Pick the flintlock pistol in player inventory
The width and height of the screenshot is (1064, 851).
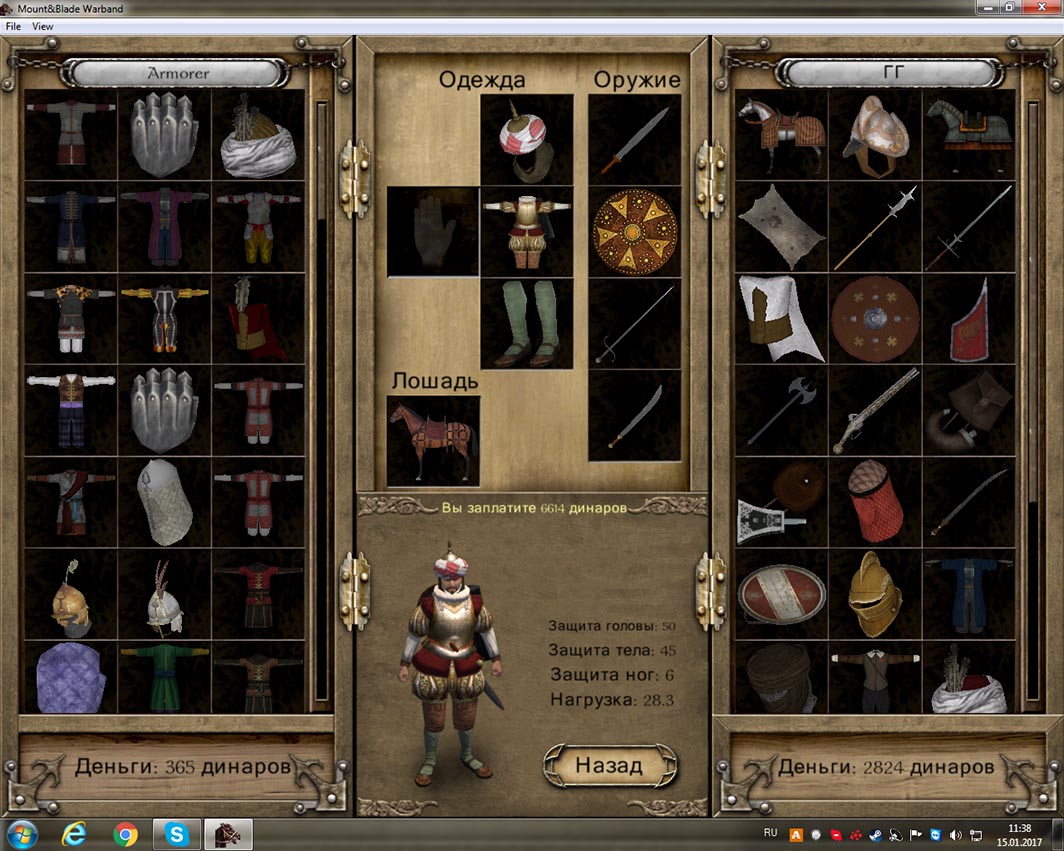point(875,411)
